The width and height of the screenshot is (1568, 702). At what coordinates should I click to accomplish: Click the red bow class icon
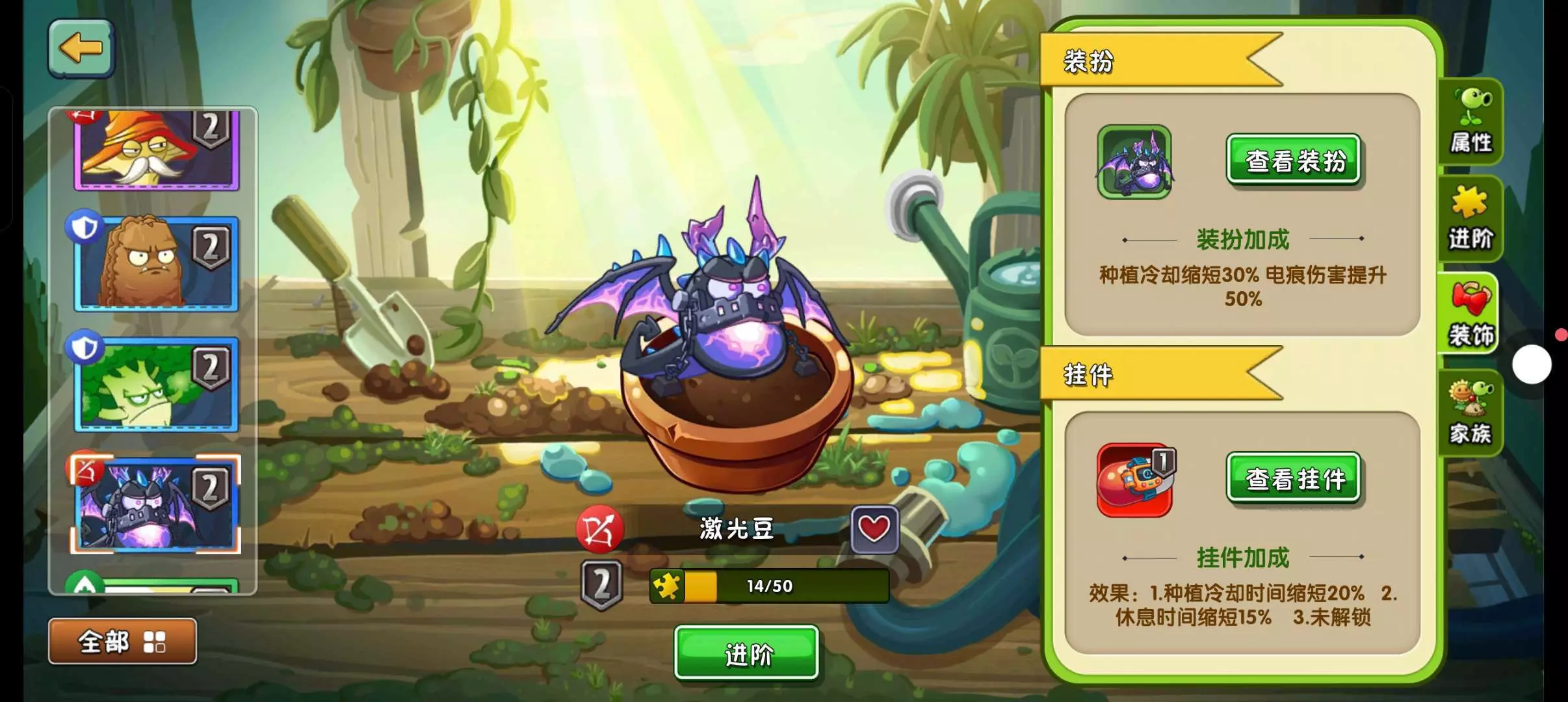click(599, 530)
